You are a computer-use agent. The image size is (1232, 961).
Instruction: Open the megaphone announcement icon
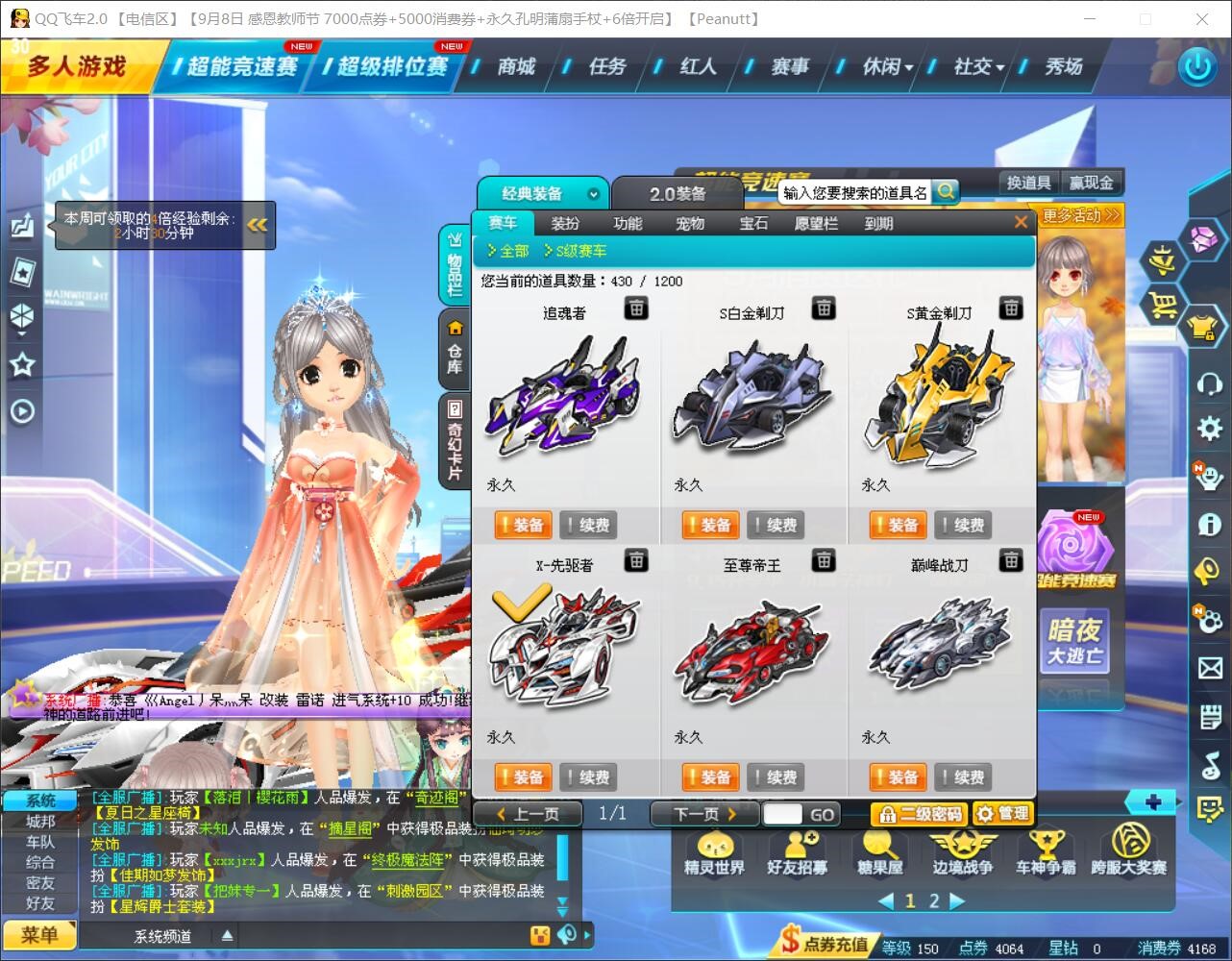coord(1209,569)
